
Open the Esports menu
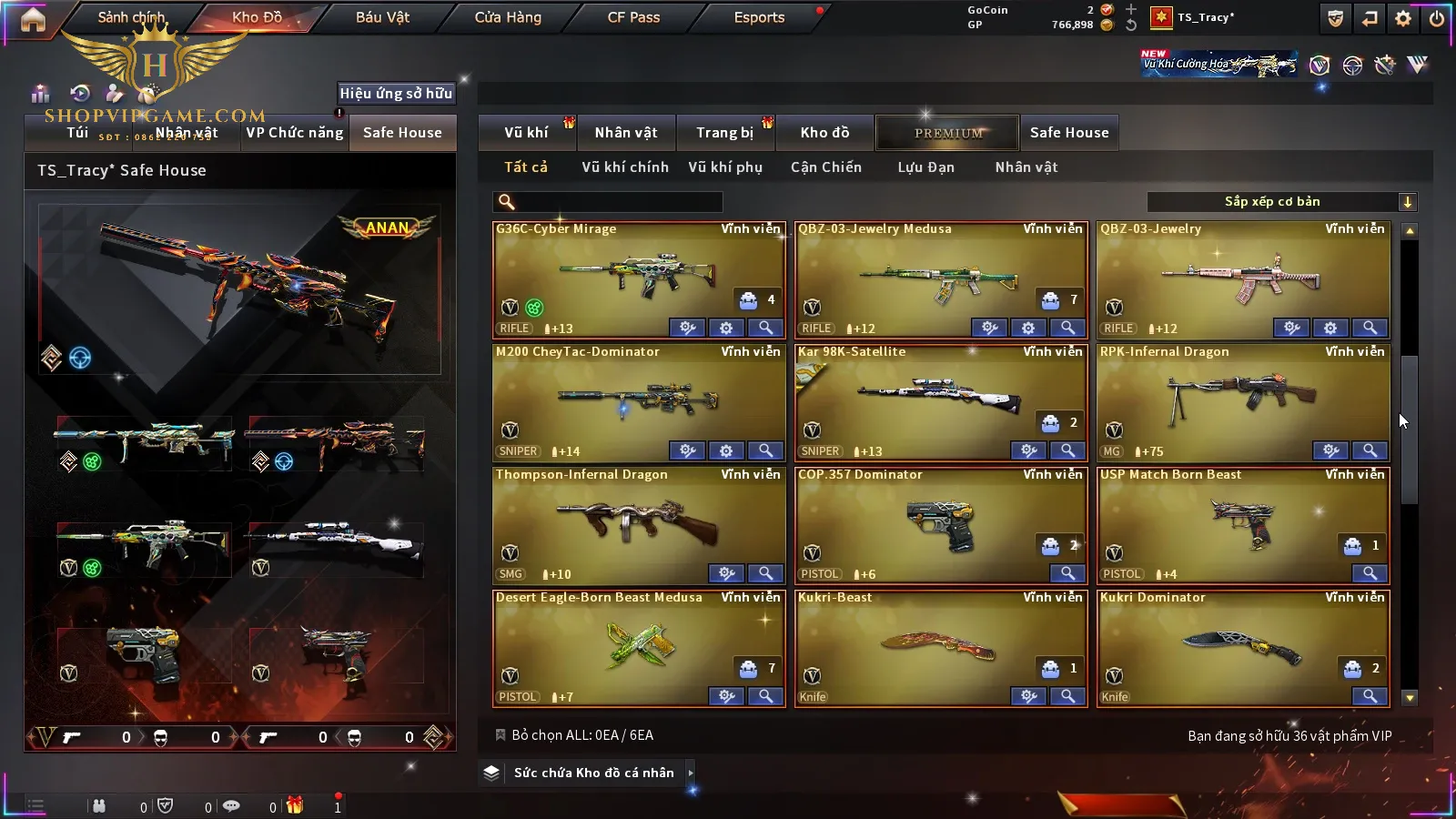(759, 17)
